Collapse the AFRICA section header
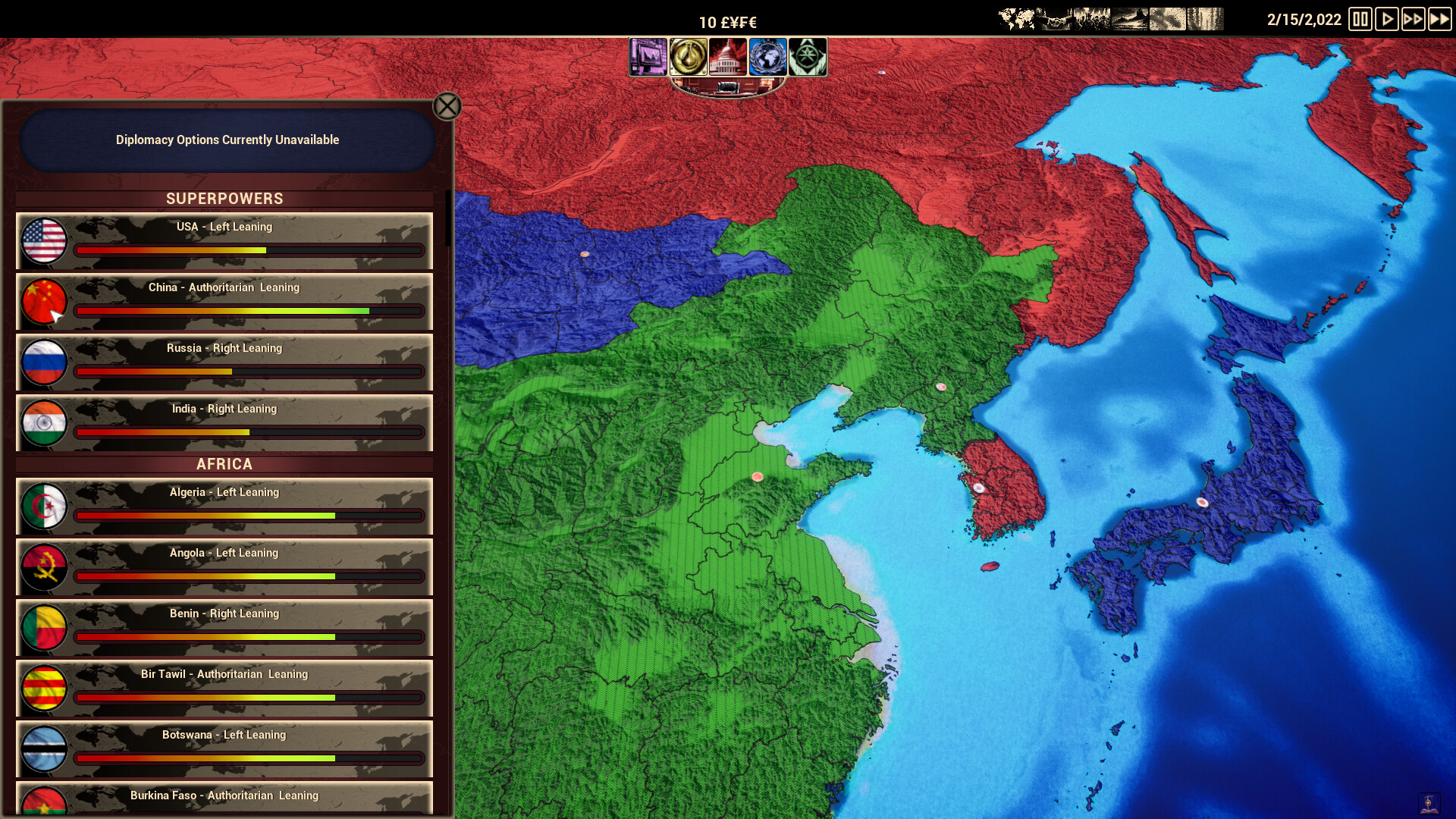Image resolution: width=1456 pixels, height=819 pixels. click(224, 464)
